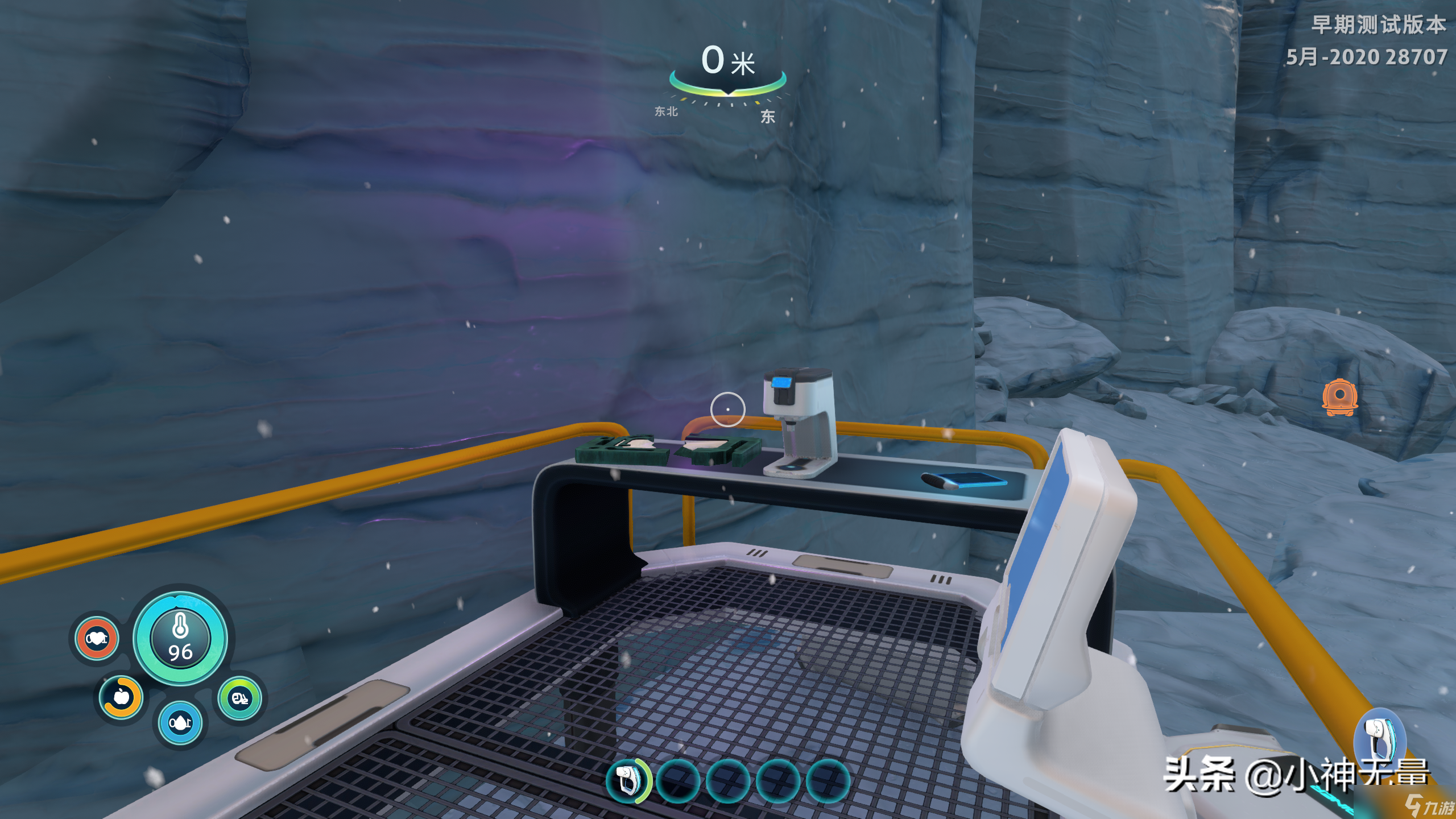The height and width of the screenshot is (819, 1456).
Task: Select the habitat builder hotbar slot
Action: [x=628, y=780]
